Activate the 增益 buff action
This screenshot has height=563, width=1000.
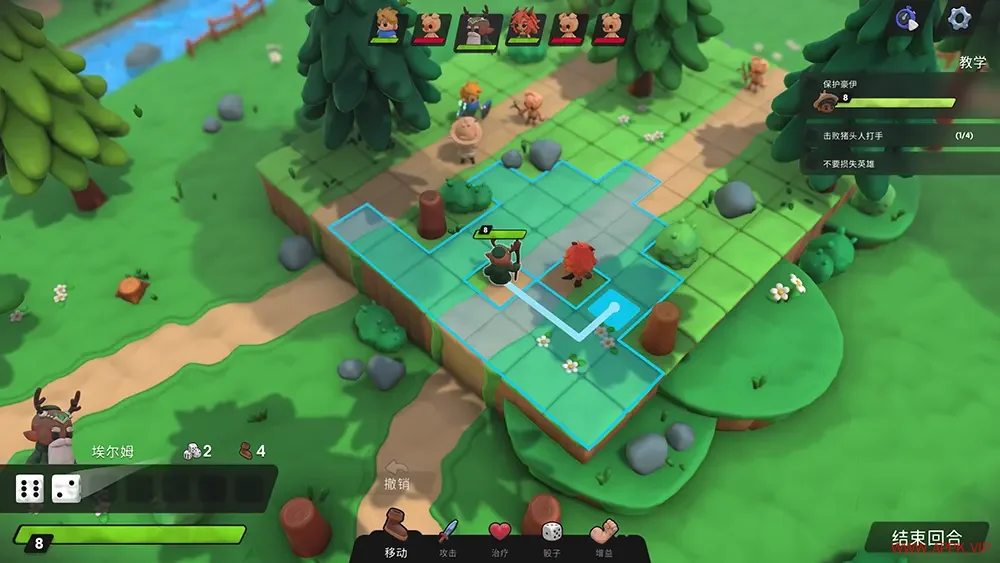604,535
